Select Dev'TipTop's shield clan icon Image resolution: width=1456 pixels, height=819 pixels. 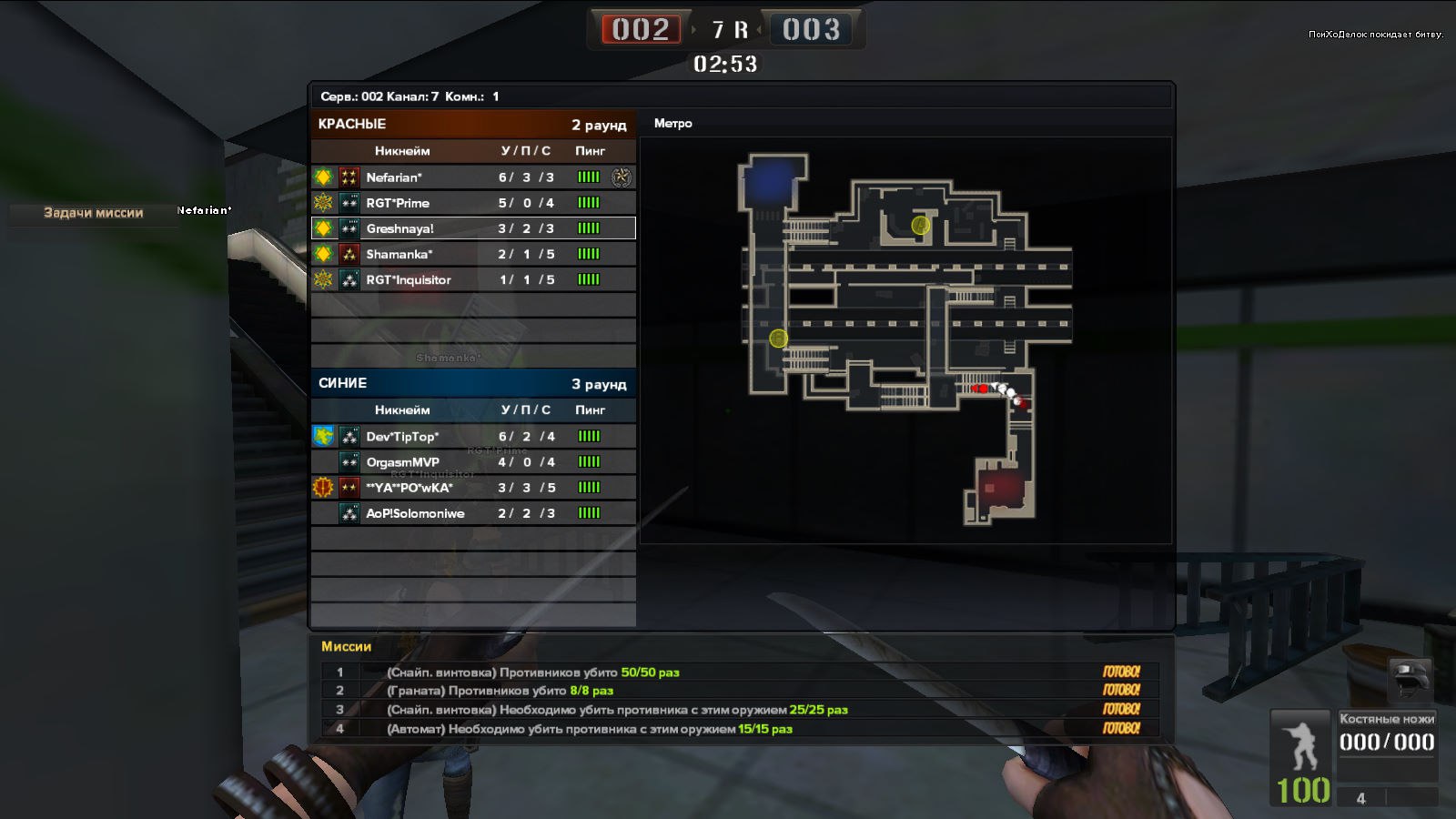pos(321,436)
